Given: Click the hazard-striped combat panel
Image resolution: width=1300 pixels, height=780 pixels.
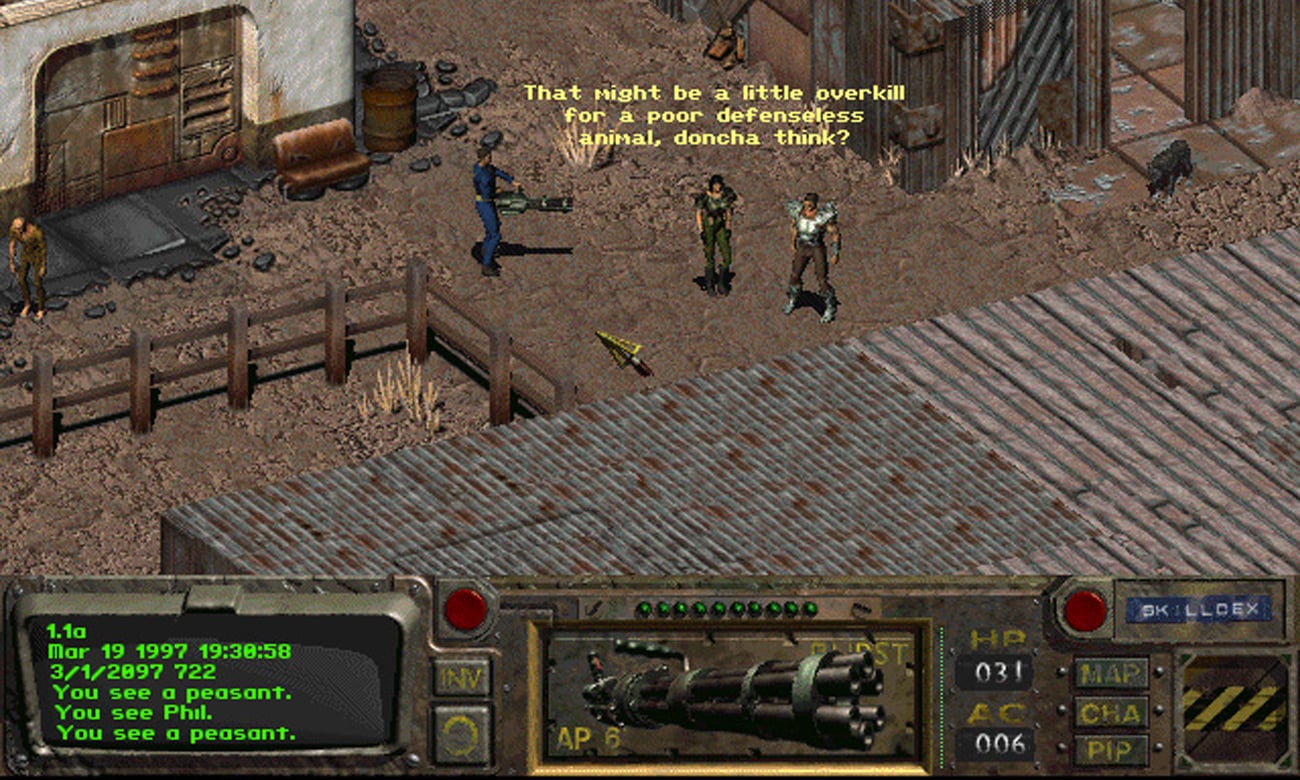Looking at the screenshot, I should click(1233, 708).
